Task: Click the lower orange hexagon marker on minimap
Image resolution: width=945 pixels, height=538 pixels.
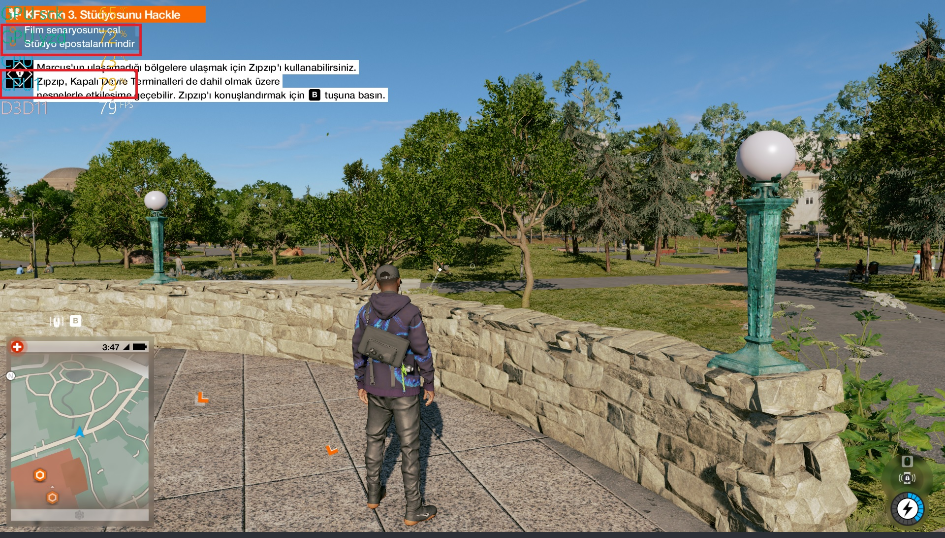Action: coord(52,496)
